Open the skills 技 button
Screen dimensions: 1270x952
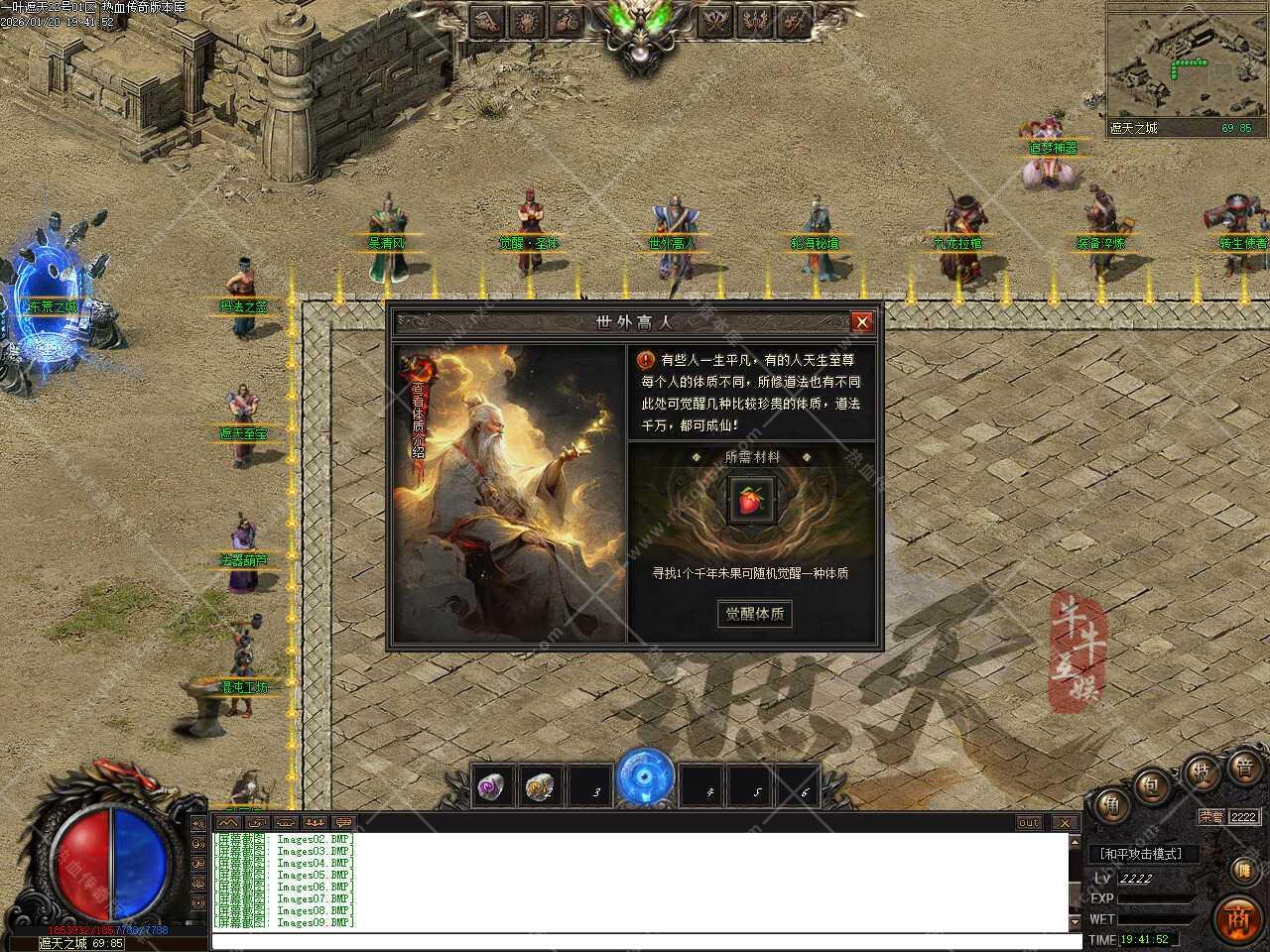pyautogui.click(x=1202, y=772)
